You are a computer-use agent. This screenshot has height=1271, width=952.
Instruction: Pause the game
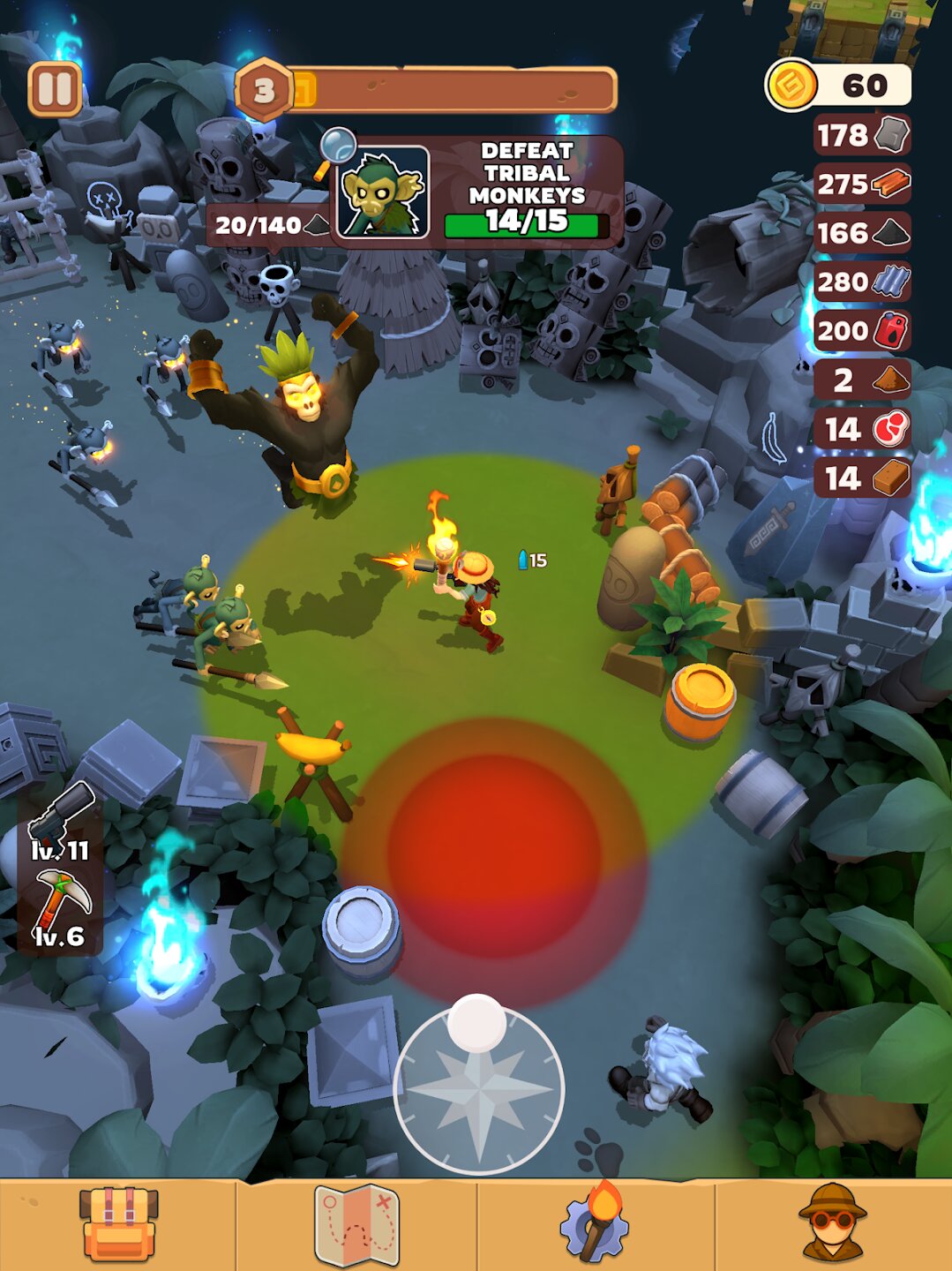(x=55, y=89)
